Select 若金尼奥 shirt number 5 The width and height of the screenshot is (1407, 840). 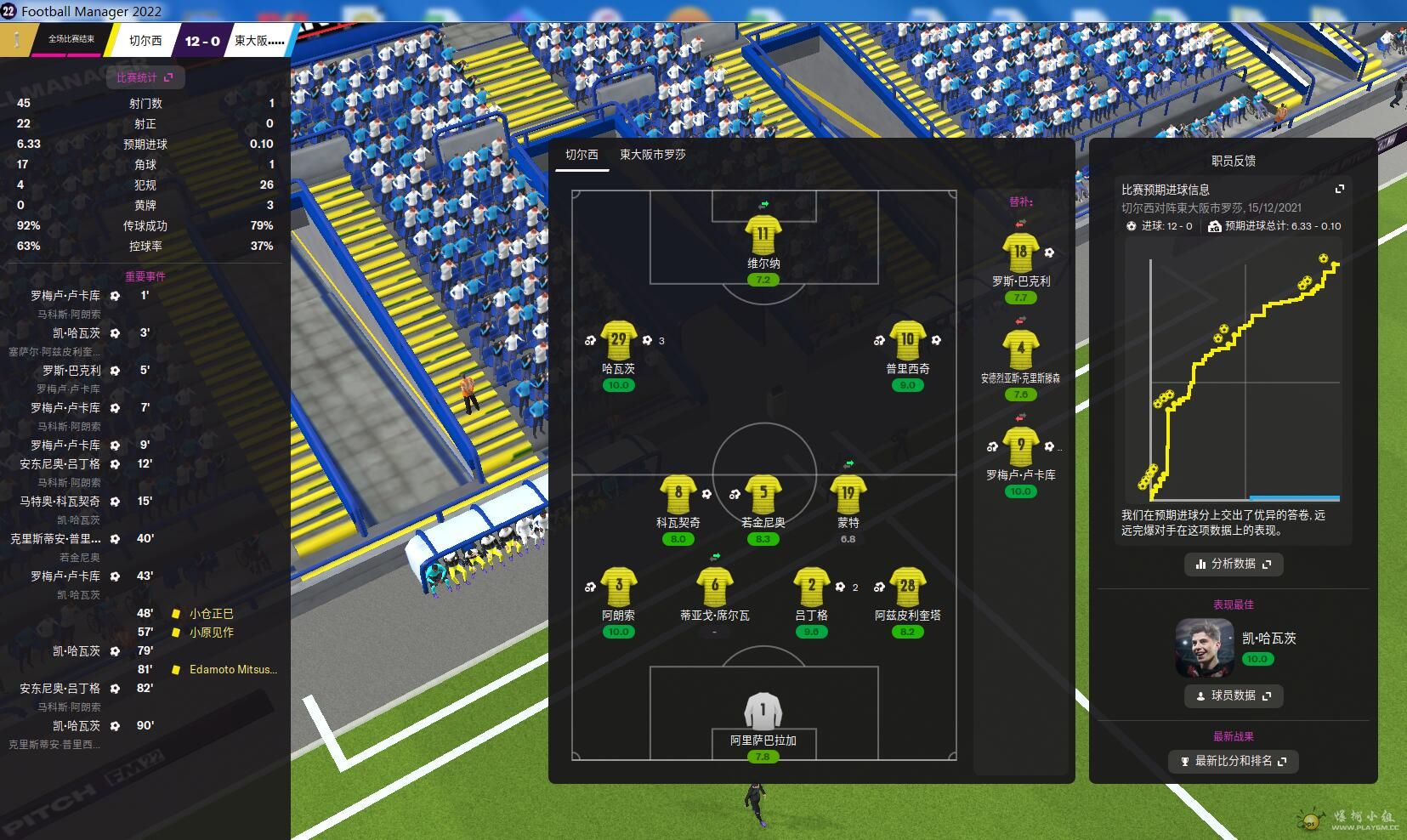tap(763, 495)
